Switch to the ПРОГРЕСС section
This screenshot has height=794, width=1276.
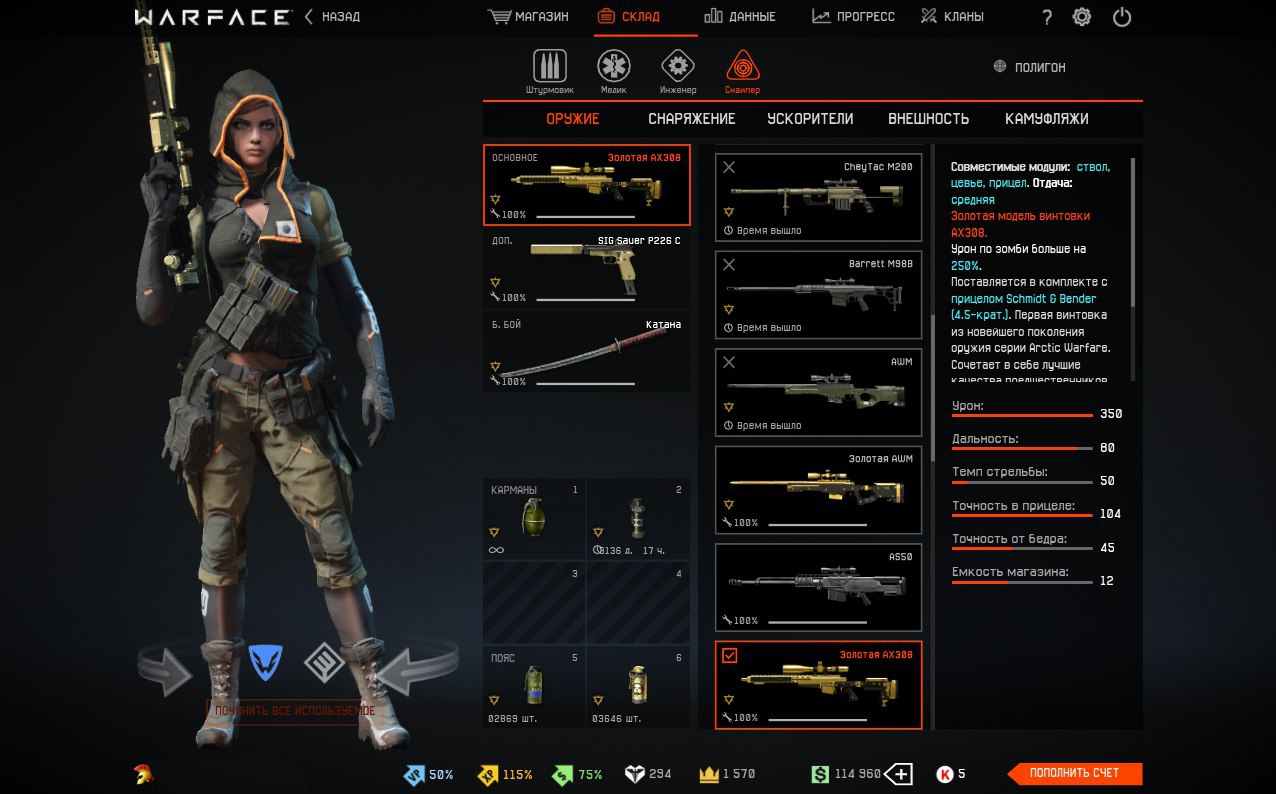pyautogui.click(x=853, y=17)
